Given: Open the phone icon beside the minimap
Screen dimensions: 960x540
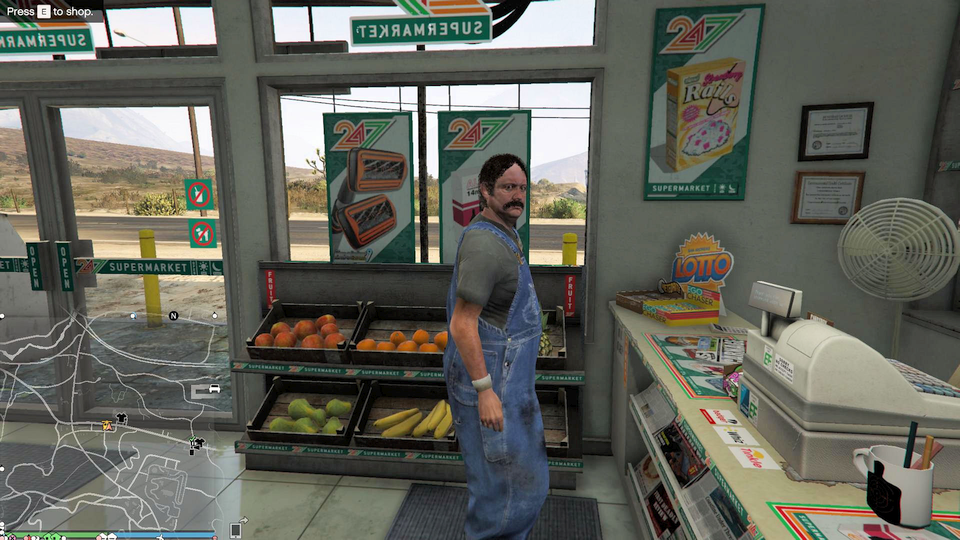Looking at the screenshot, I should (x=236, y=530).
